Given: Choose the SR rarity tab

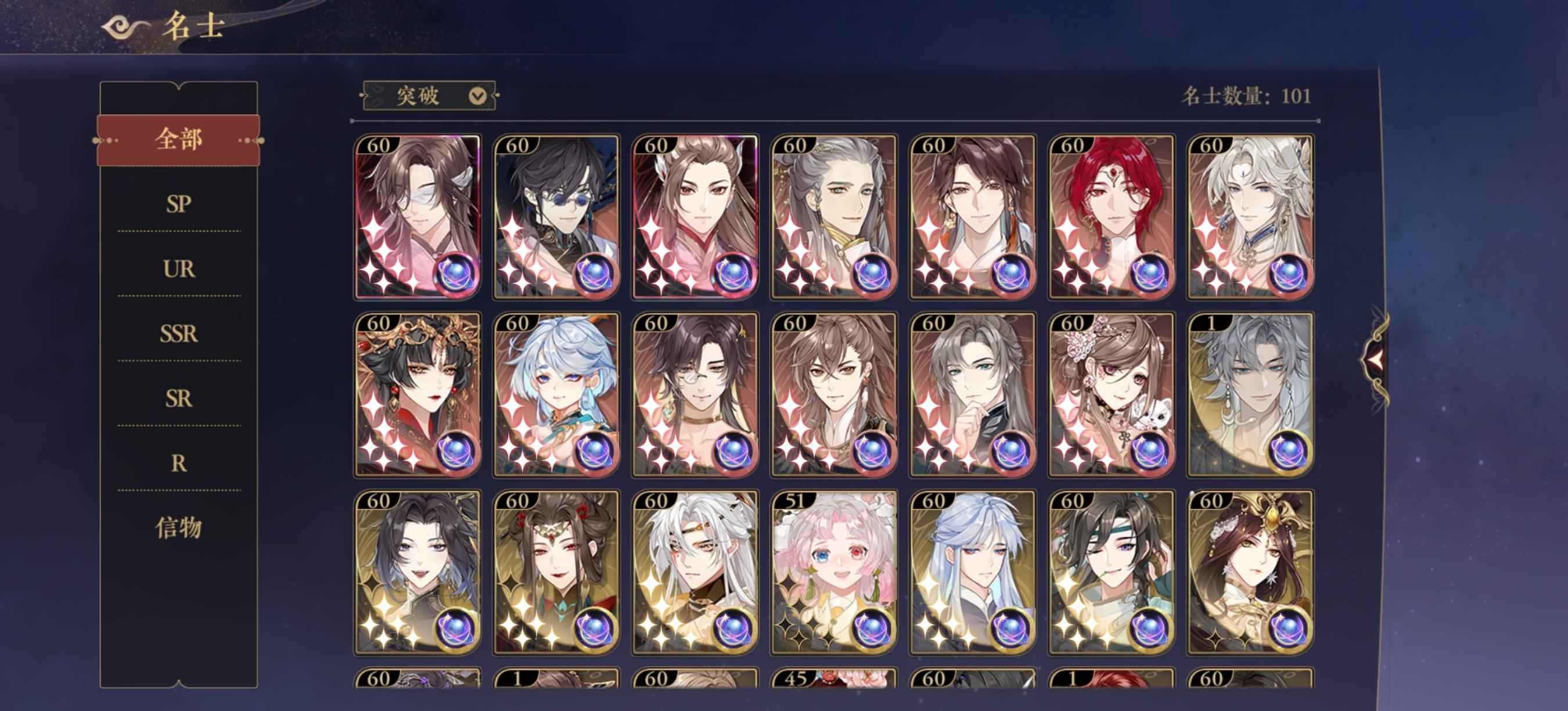Looking at the screenshot, I should 178,398.
